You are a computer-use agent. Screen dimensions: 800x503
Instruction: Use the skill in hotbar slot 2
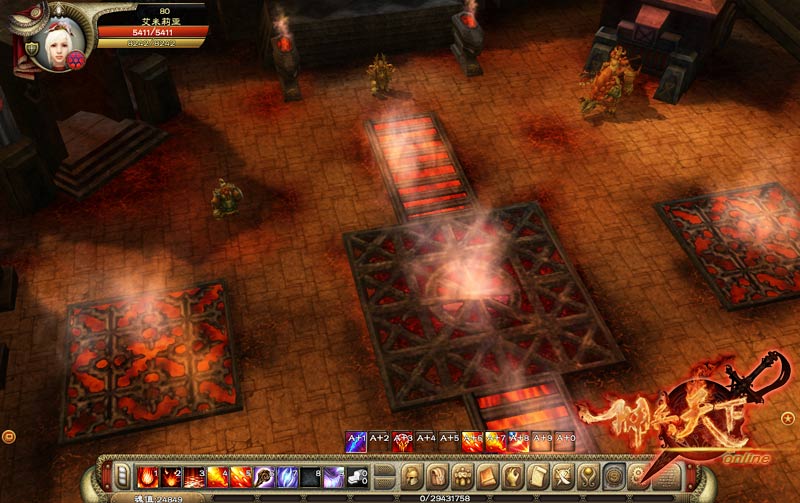coord(171,475)
